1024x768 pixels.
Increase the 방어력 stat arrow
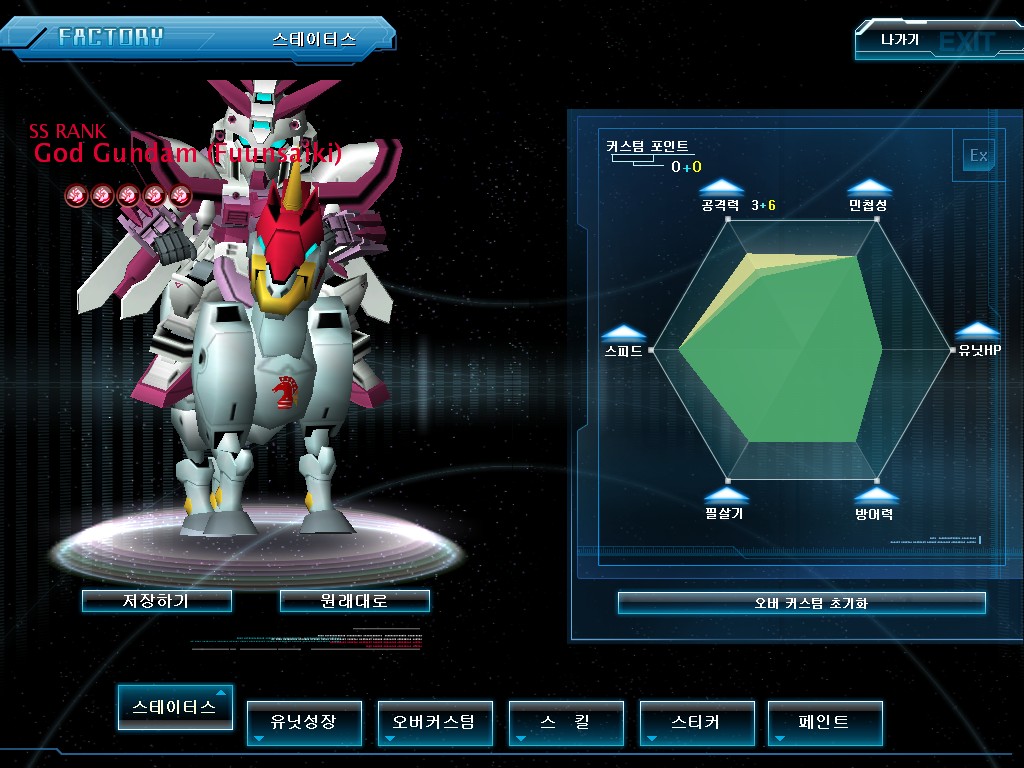875,495
